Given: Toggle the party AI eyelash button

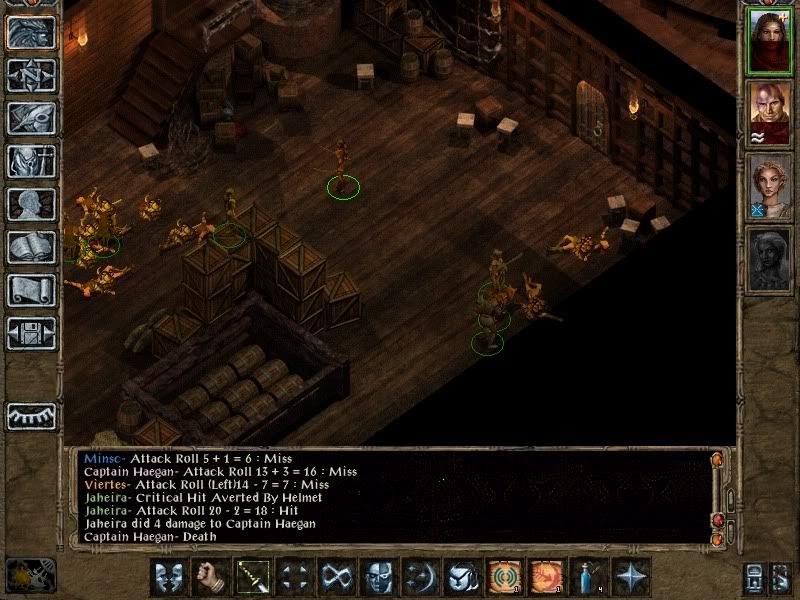Looking at the screenshot, I should click(31, 416).
